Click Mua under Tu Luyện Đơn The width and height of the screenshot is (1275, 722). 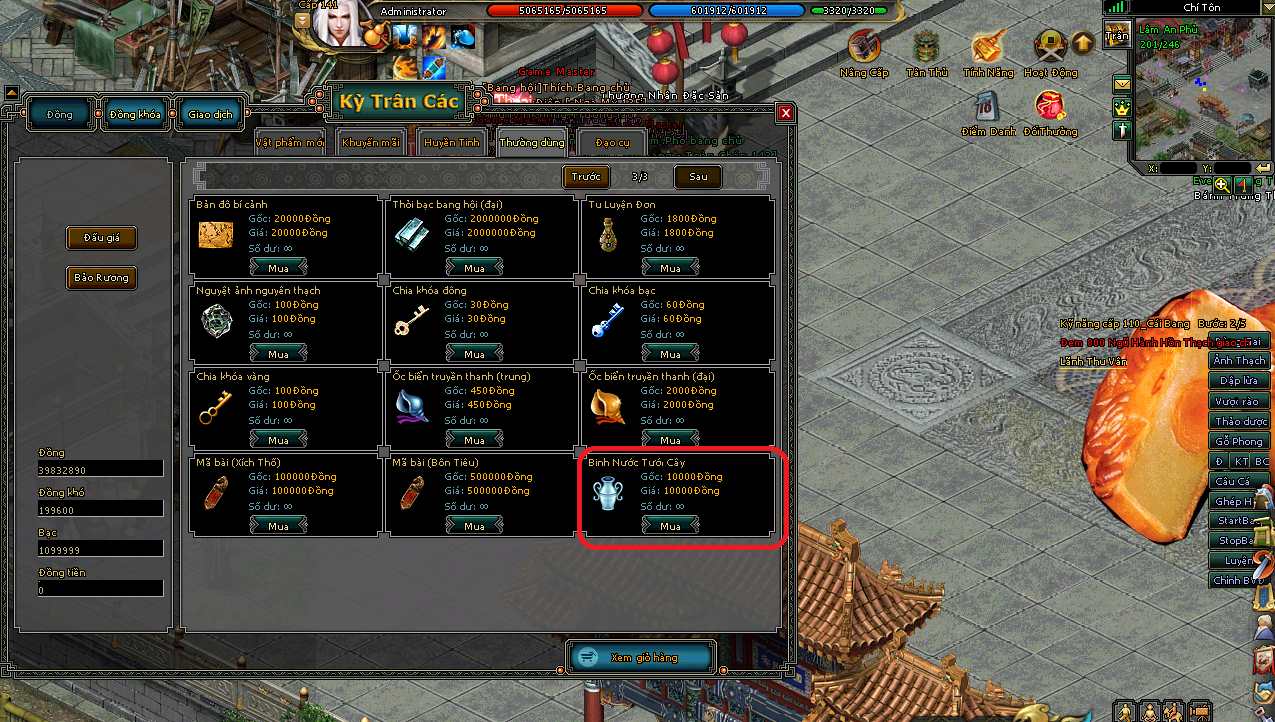click(670, 268)
